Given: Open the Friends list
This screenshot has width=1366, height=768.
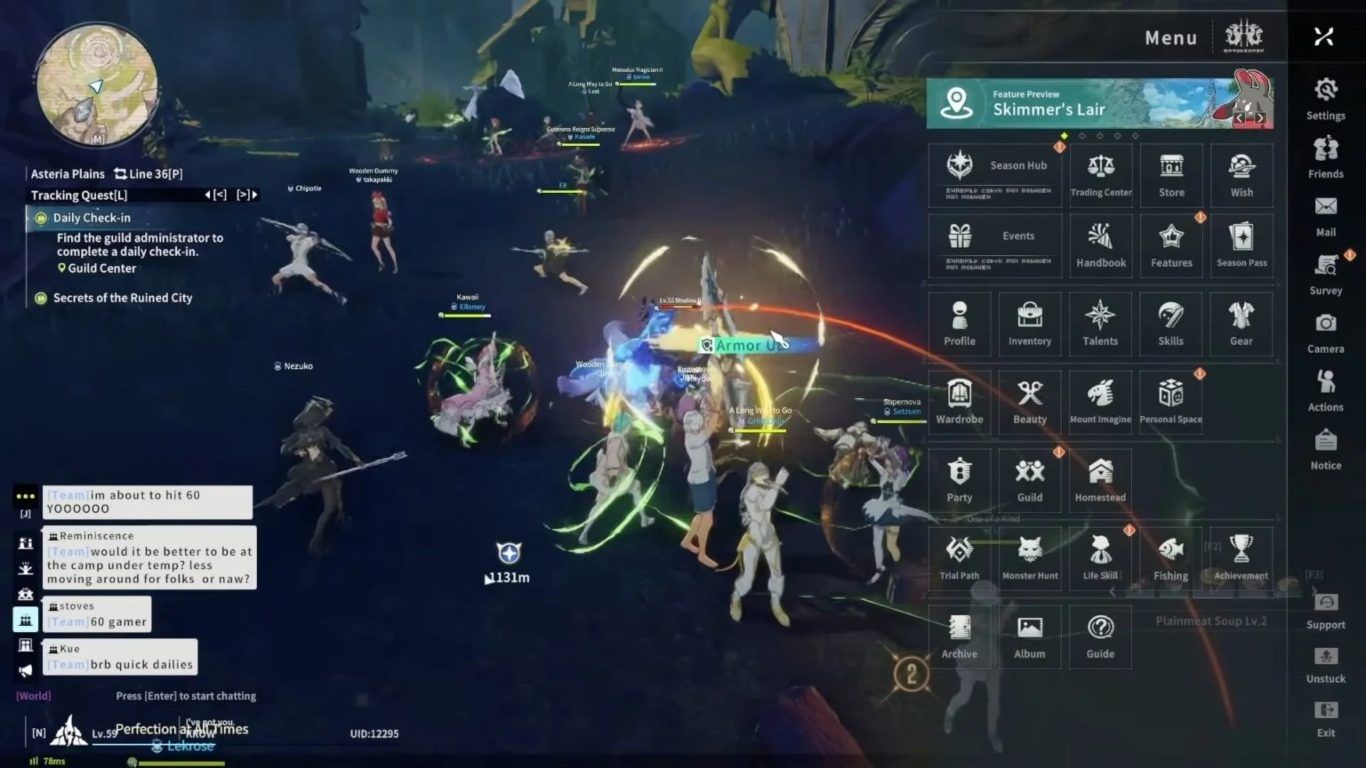Looking at the screenshot, I should (x=1326, y=157).
